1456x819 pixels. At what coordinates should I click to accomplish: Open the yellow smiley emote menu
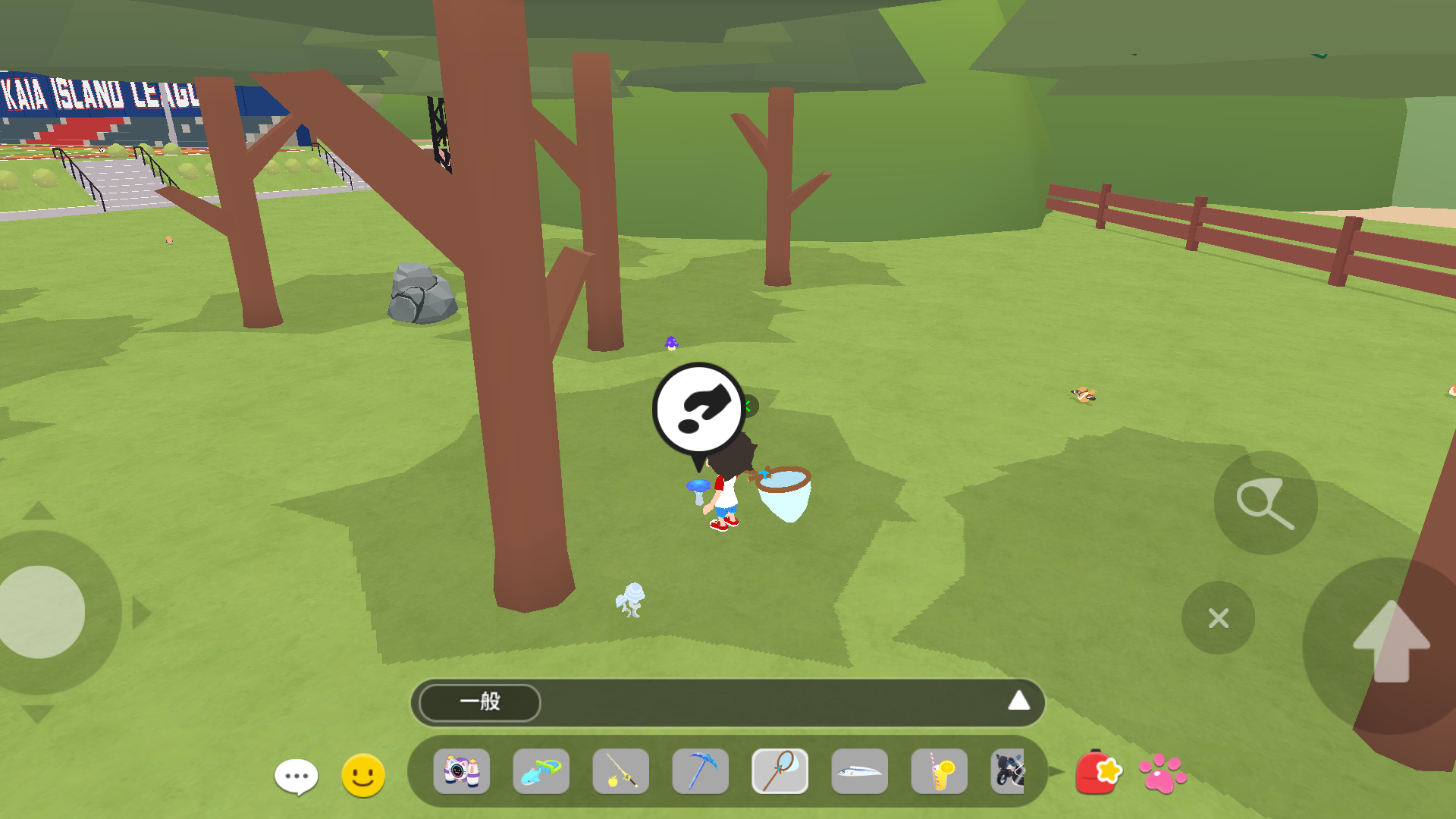pos(363,775)
